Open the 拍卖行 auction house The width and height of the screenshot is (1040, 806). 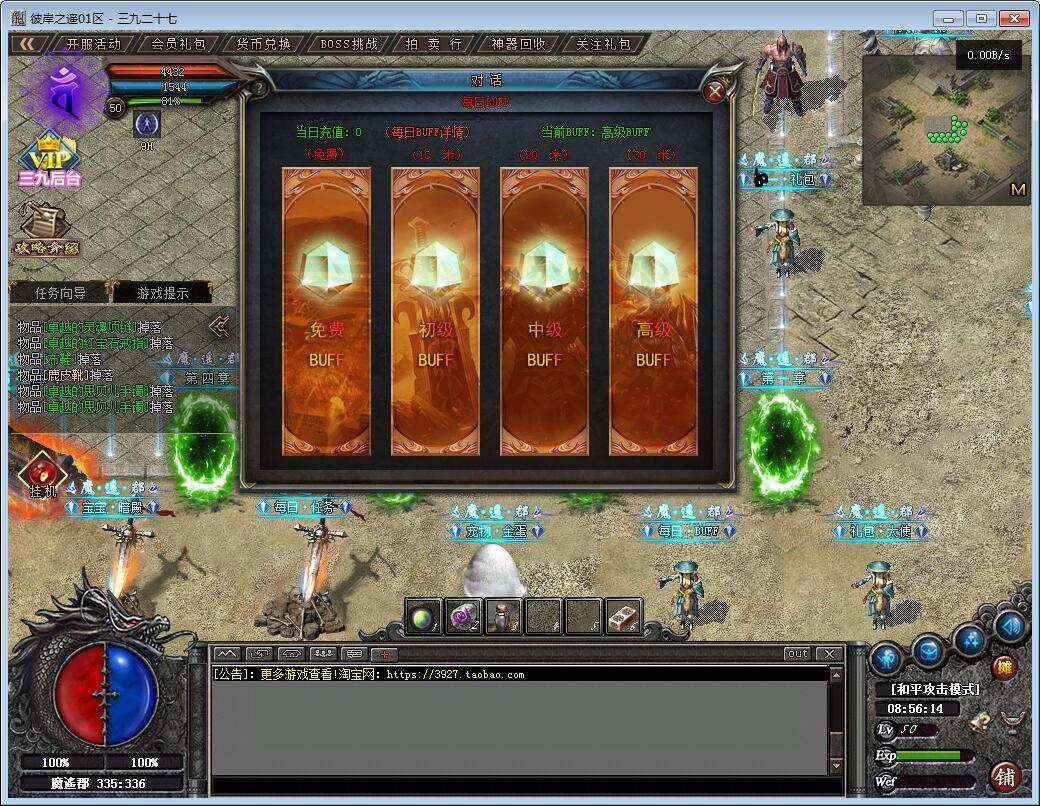(x=434, y=44)
